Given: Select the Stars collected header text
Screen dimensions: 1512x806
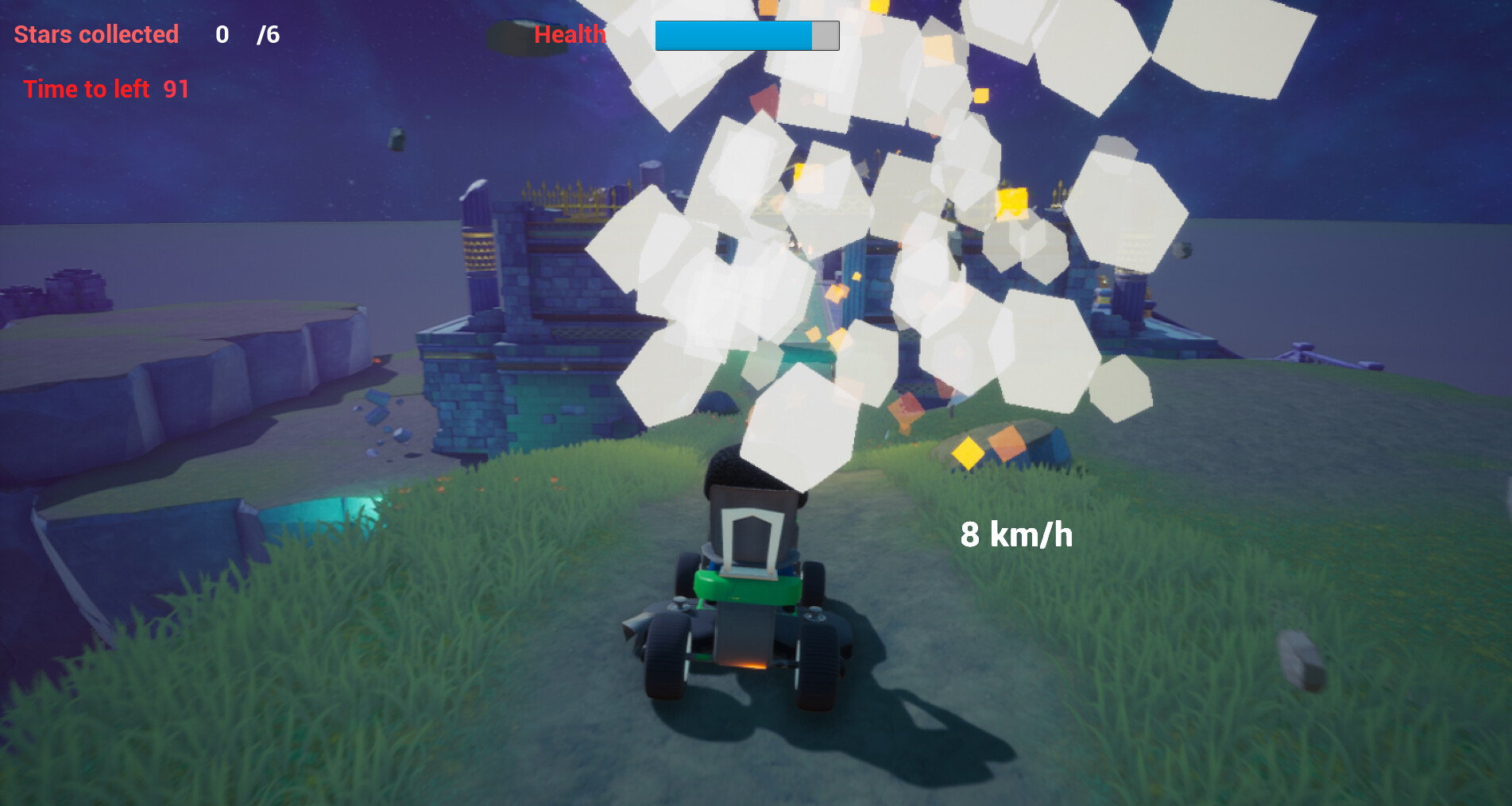Looking at the screenshot, I should pos(95,35).
